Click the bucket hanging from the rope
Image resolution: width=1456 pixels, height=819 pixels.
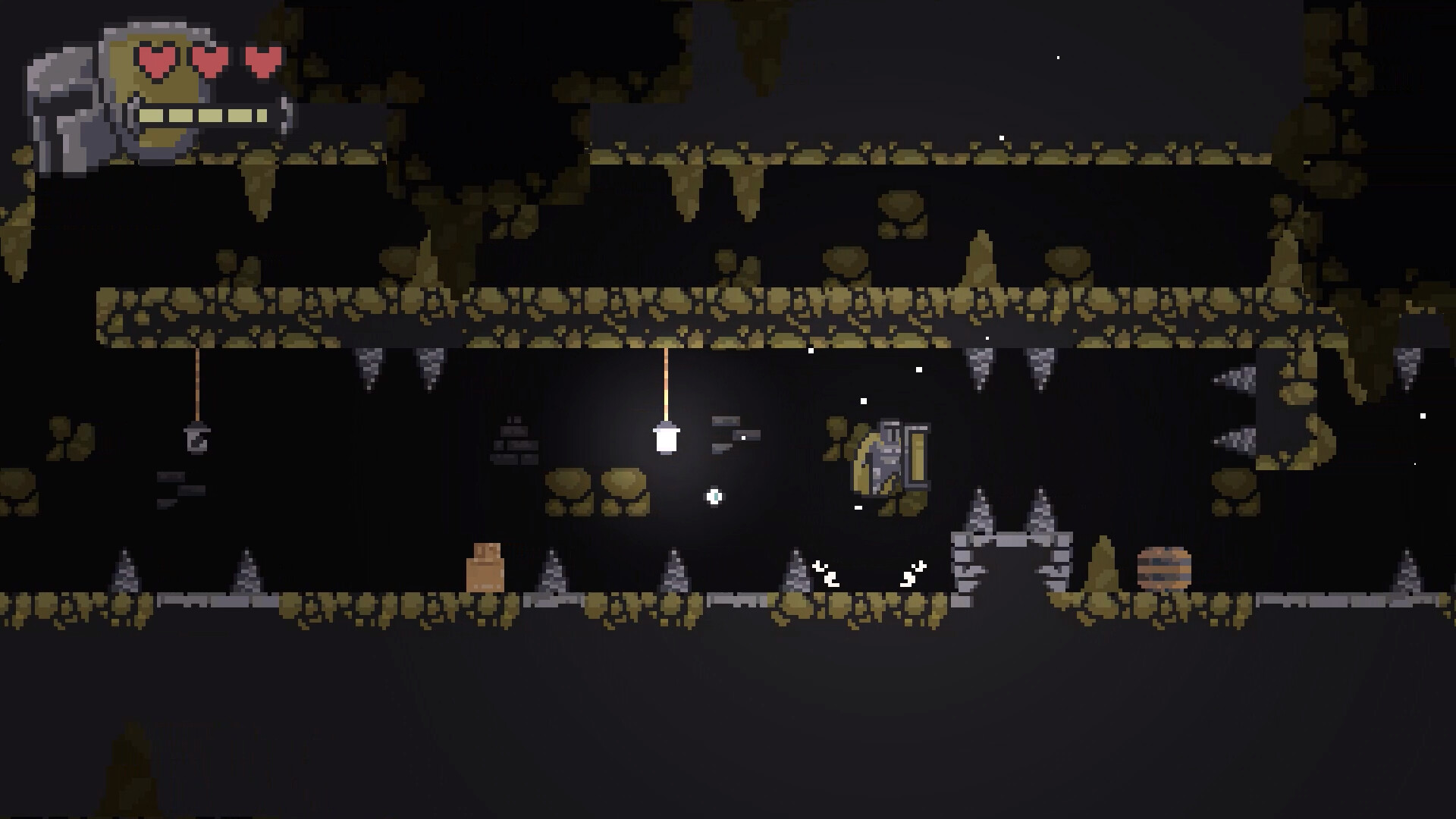point(197,438)
